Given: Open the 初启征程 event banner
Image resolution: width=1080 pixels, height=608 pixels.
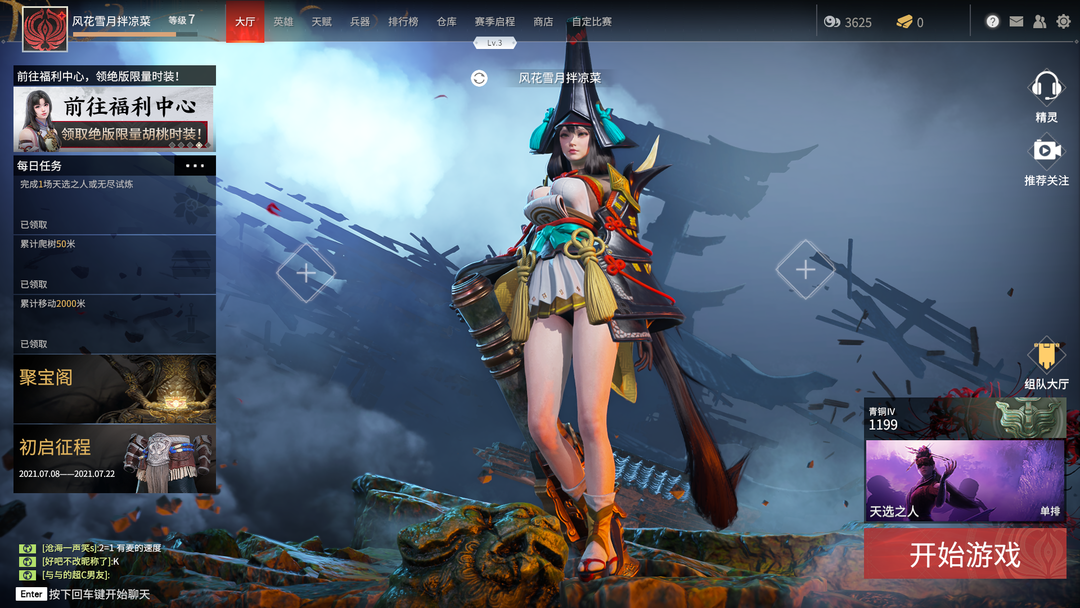Looking at the screenshot, I should click(x=114, y=458).
